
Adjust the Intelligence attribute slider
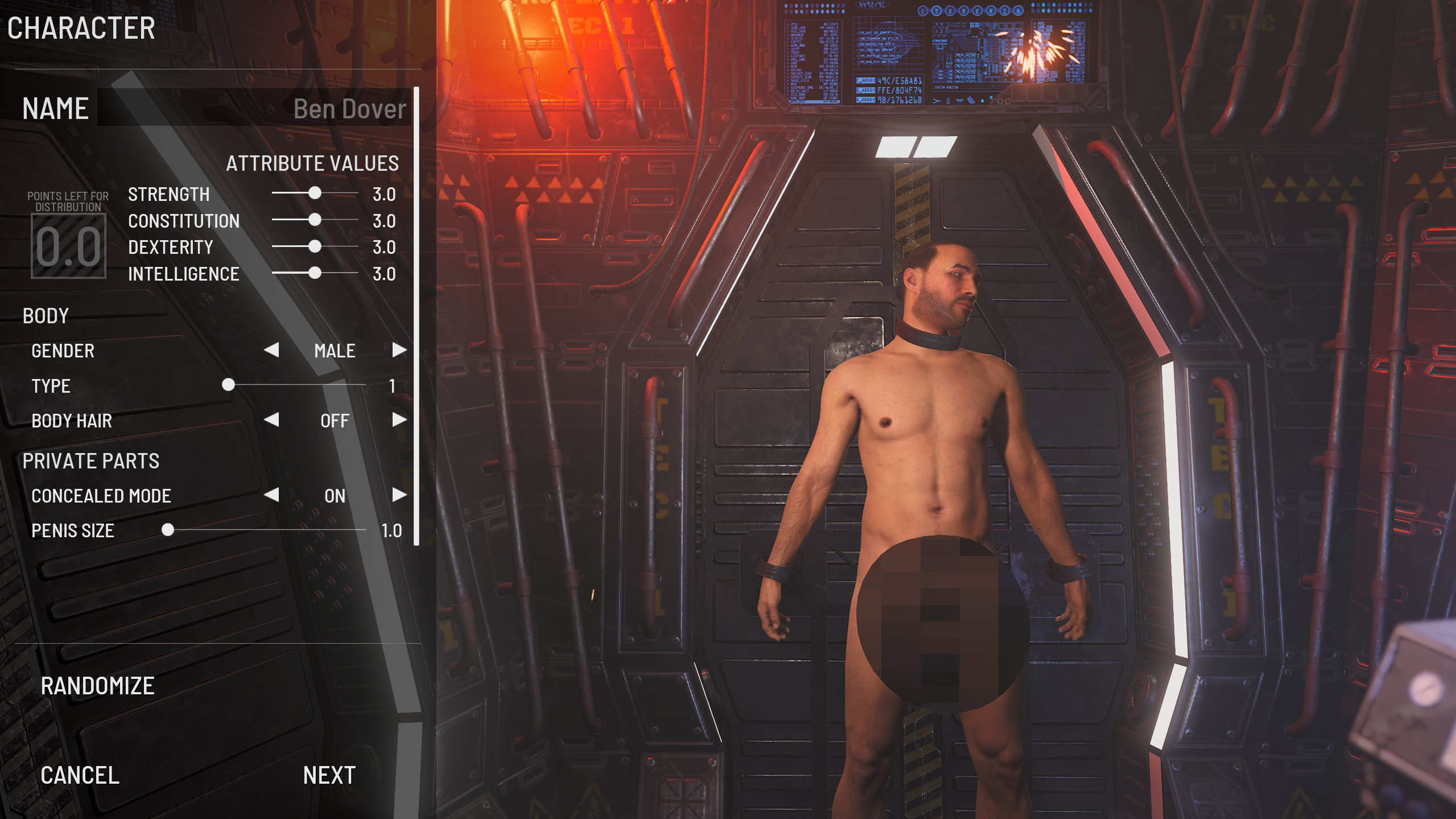(x=315, y=274)
